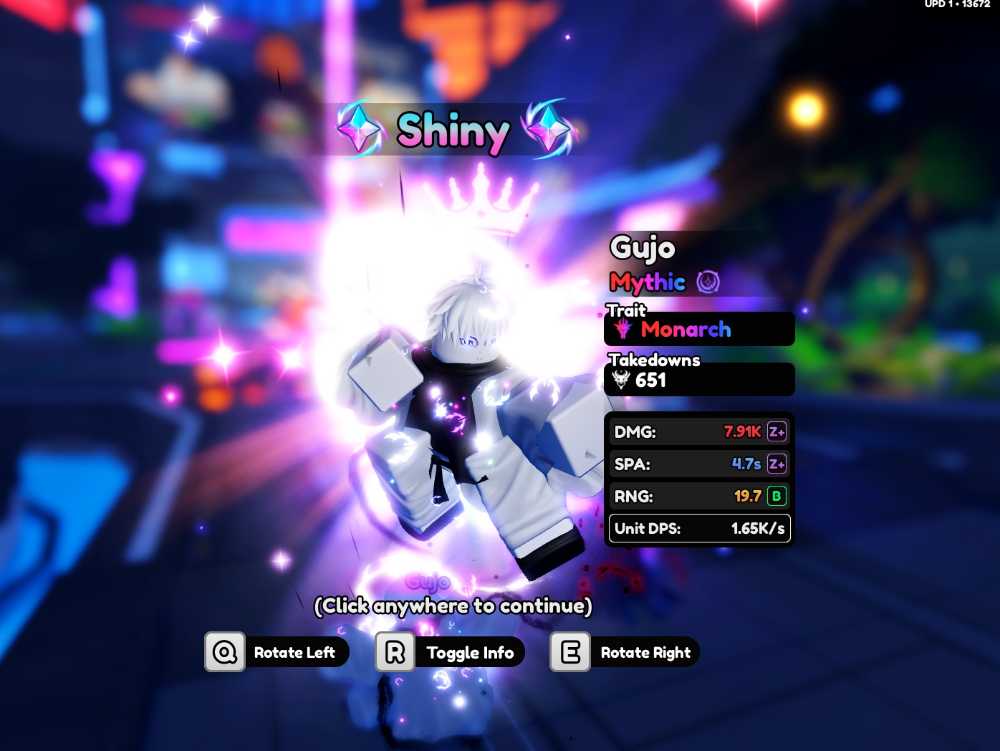Screen dimensions: 1000x751
Task: Select the Rotate Right button
Action: (x=625, y=653)
